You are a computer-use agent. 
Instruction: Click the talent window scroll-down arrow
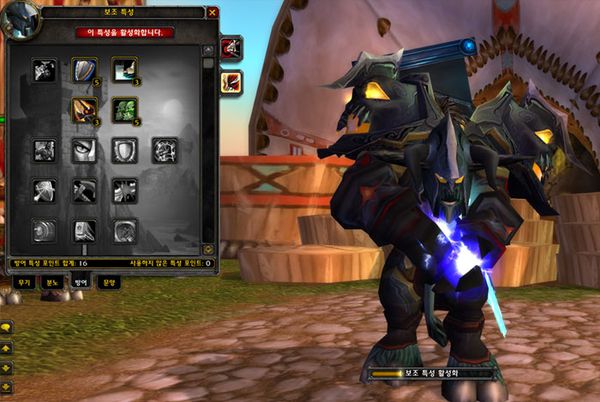coord(207,249)
